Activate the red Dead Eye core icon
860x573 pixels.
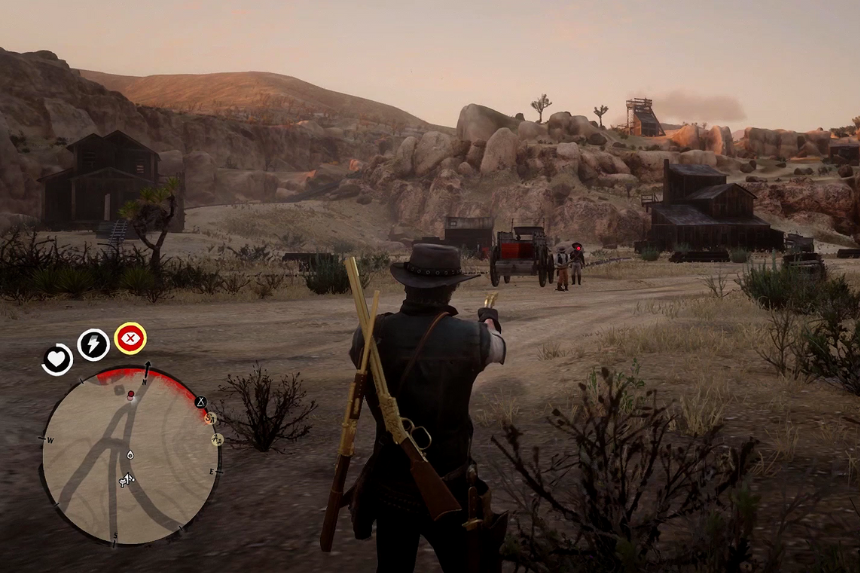click(130, 338)
